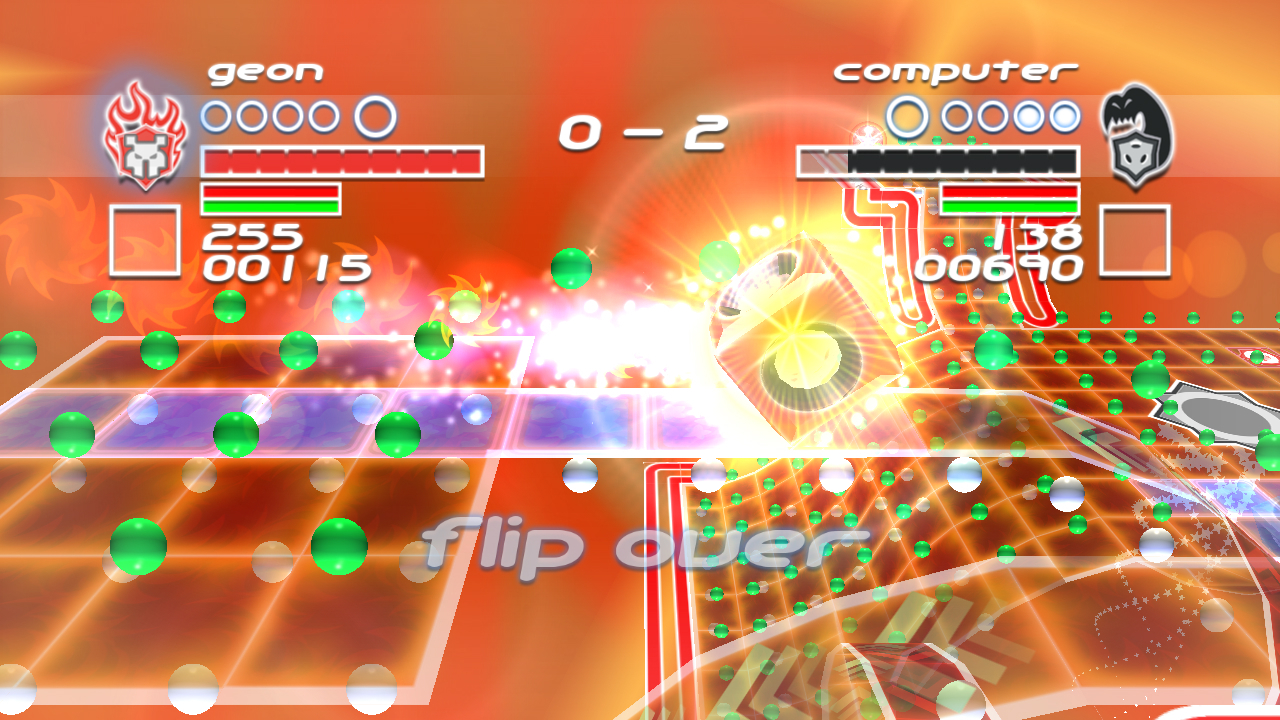Click the large round marker next to computer's circles

click(x=908, y=117)
